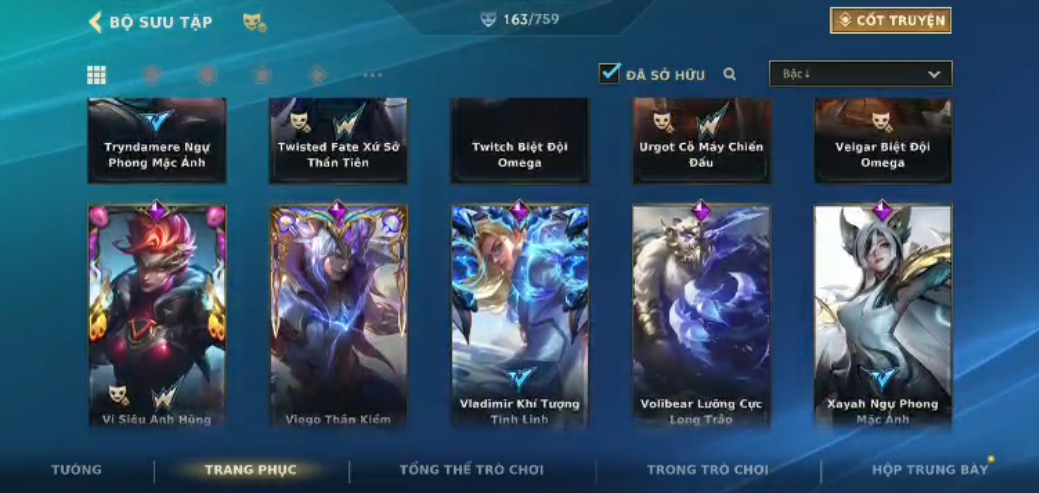
Task: Open the Trong Trò Chơi tab
Action: tap(707, 469)
